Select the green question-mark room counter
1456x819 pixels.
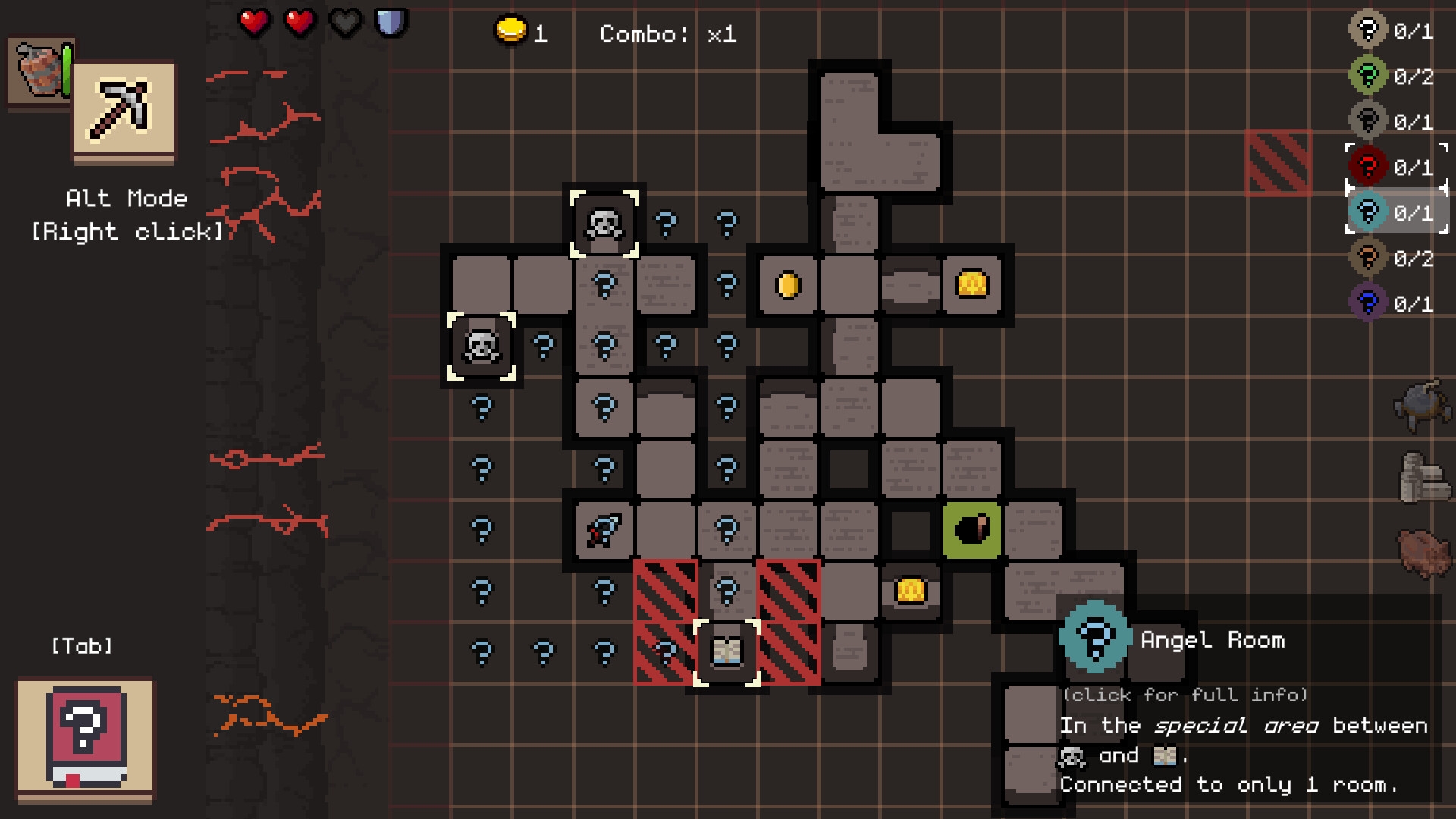[x=1392, y=77]
